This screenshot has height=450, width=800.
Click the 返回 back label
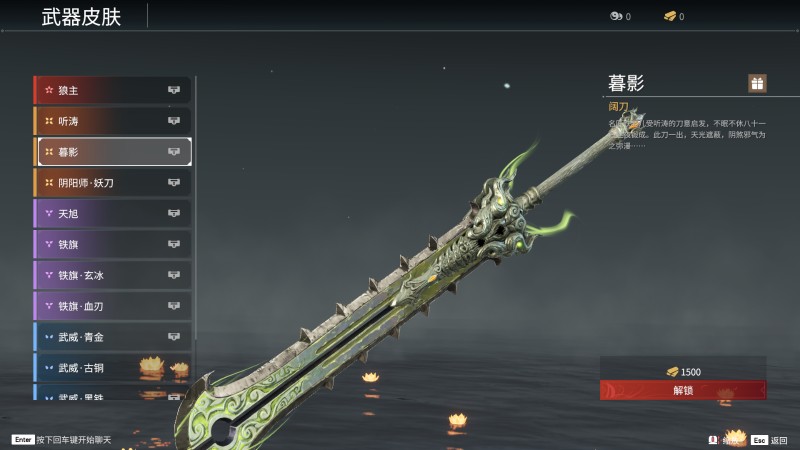tap(778, 439)
